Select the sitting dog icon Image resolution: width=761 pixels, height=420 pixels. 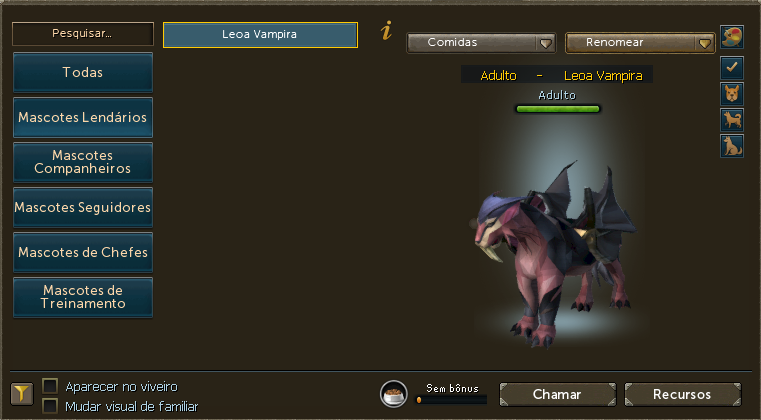pos(731,146)
